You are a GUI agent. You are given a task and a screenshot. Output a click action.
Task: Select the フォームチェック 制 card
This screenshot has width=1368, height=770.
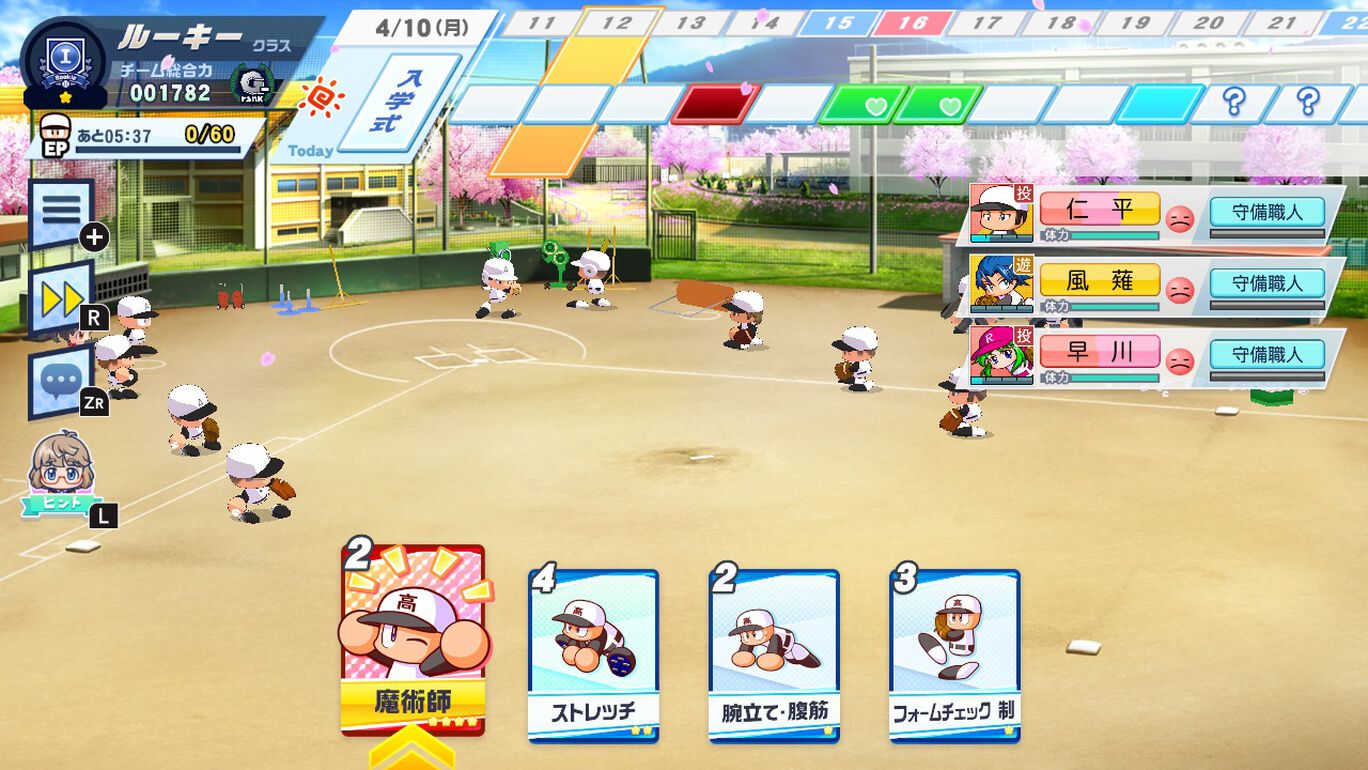[x=954, y=655]
